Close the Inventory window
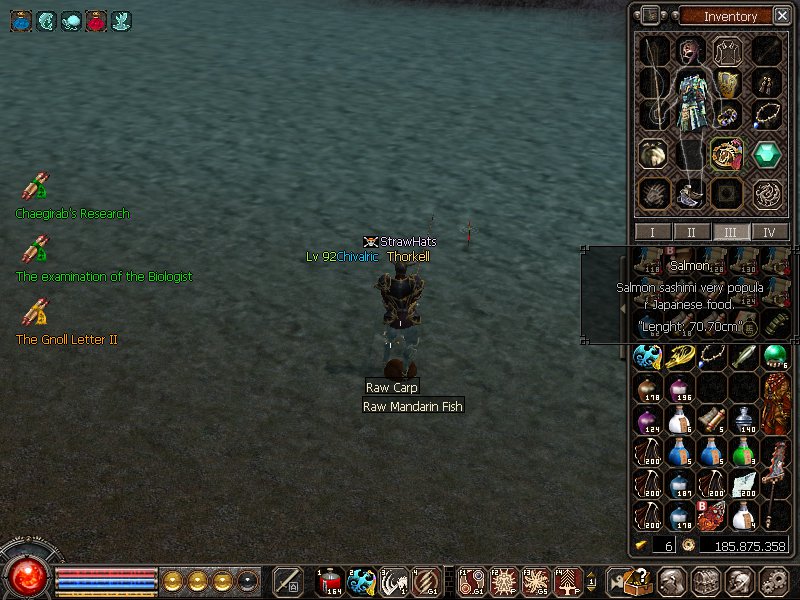This screenshot has width=800, height=600. click(x=782, y=16)
